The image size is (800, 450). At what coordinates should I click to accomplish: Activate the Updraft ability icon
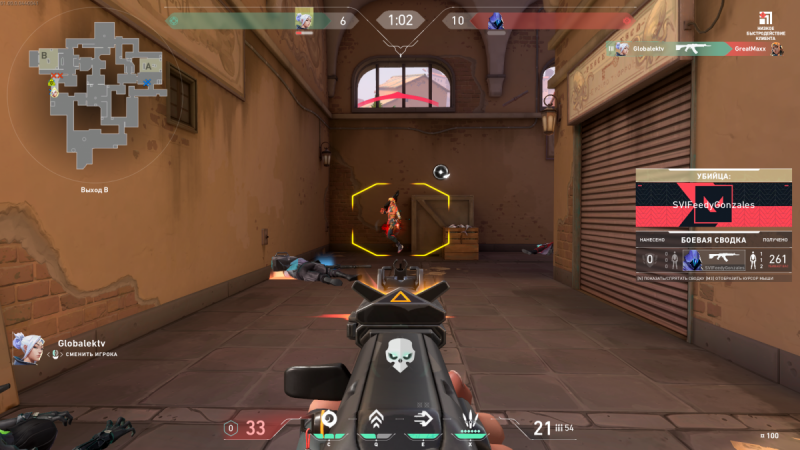coord(376,423)
